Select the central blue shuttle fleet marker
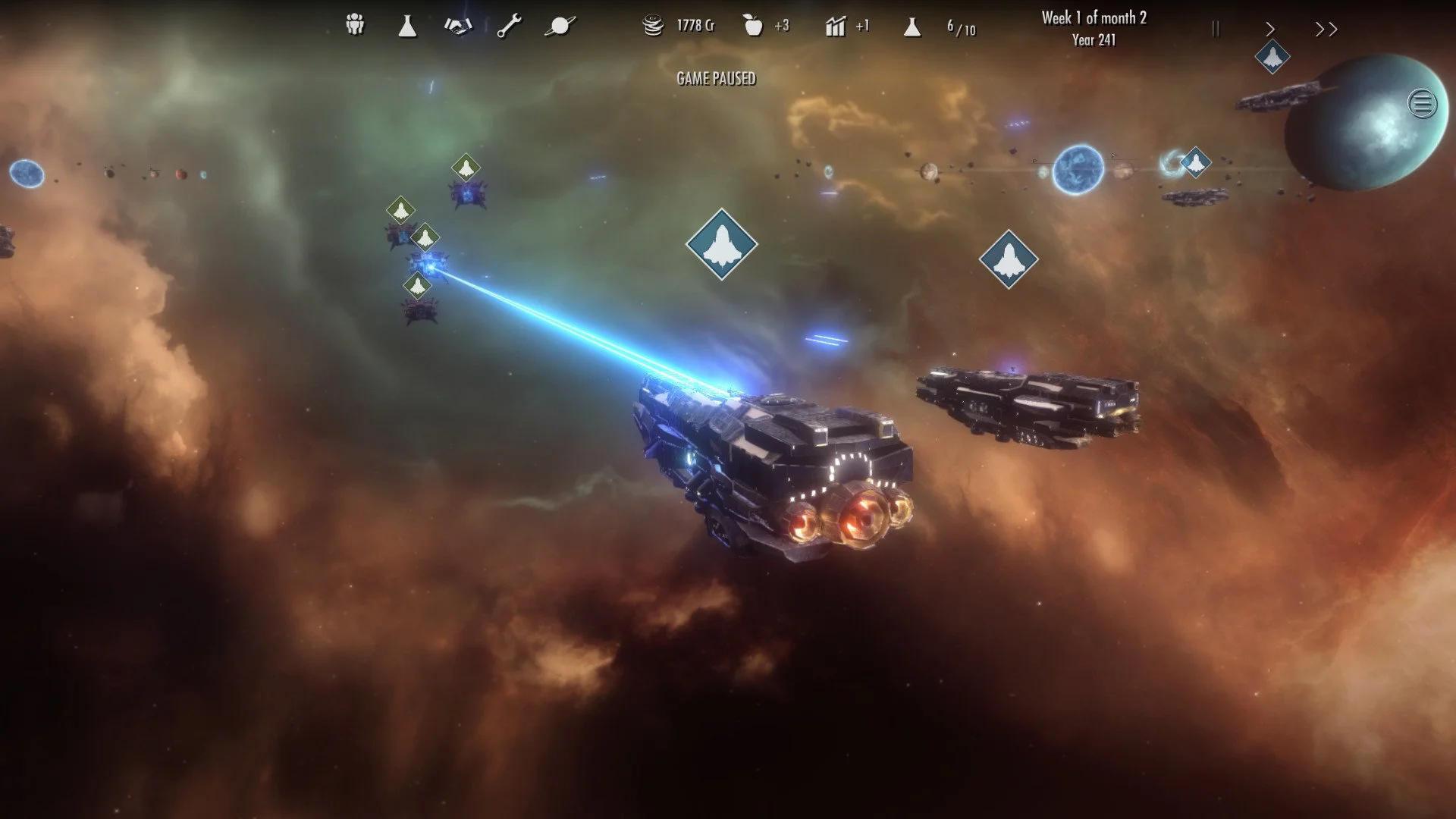The image size is (1456, 819). 721,246
